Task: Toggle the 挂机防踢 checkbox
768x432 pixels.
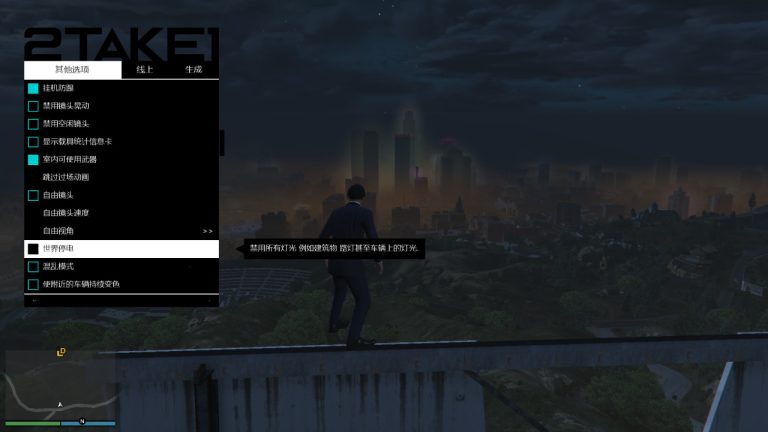Action: coord(33,88)
